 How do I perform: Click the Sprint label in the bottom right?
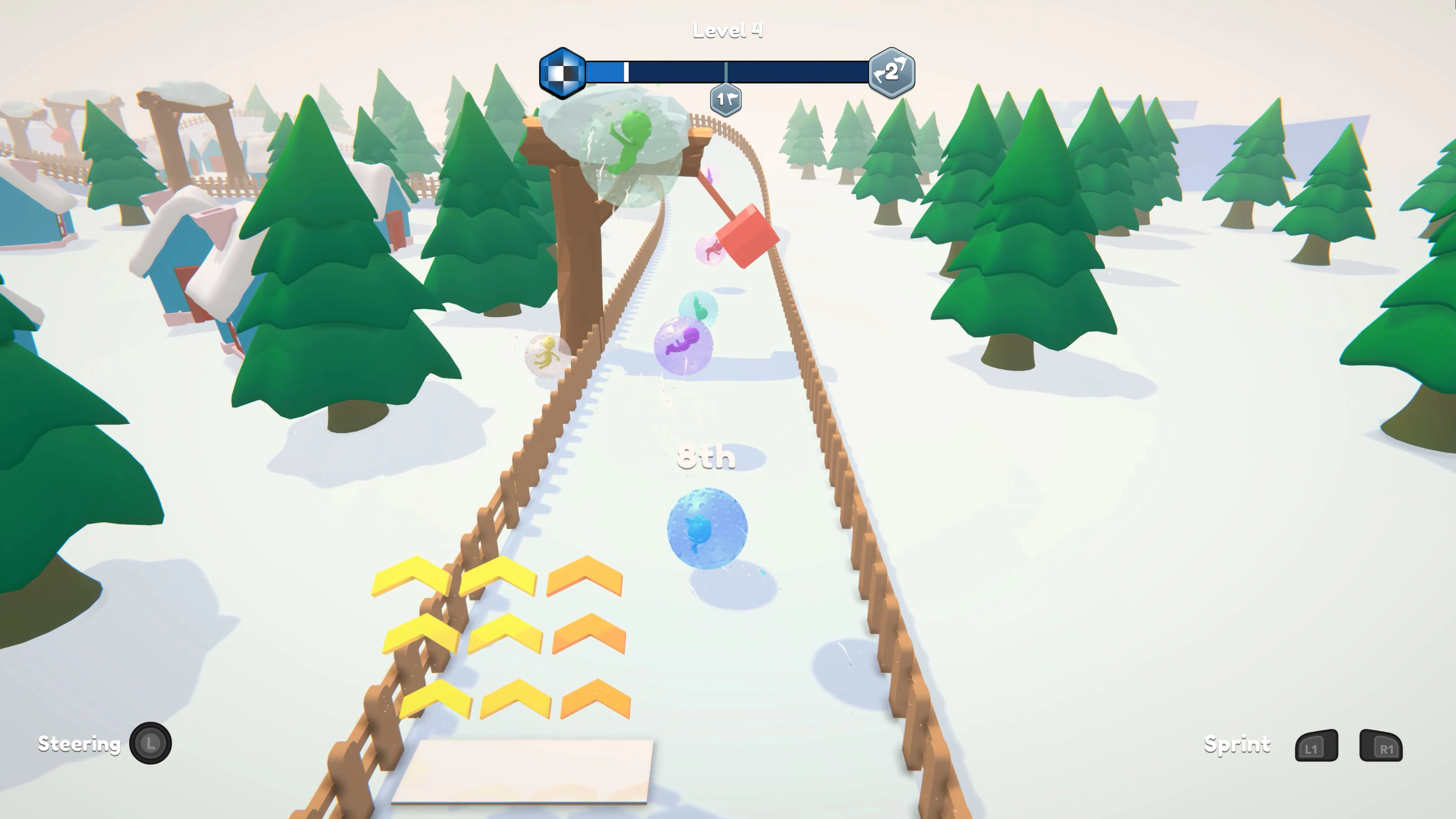point(1238,745)
